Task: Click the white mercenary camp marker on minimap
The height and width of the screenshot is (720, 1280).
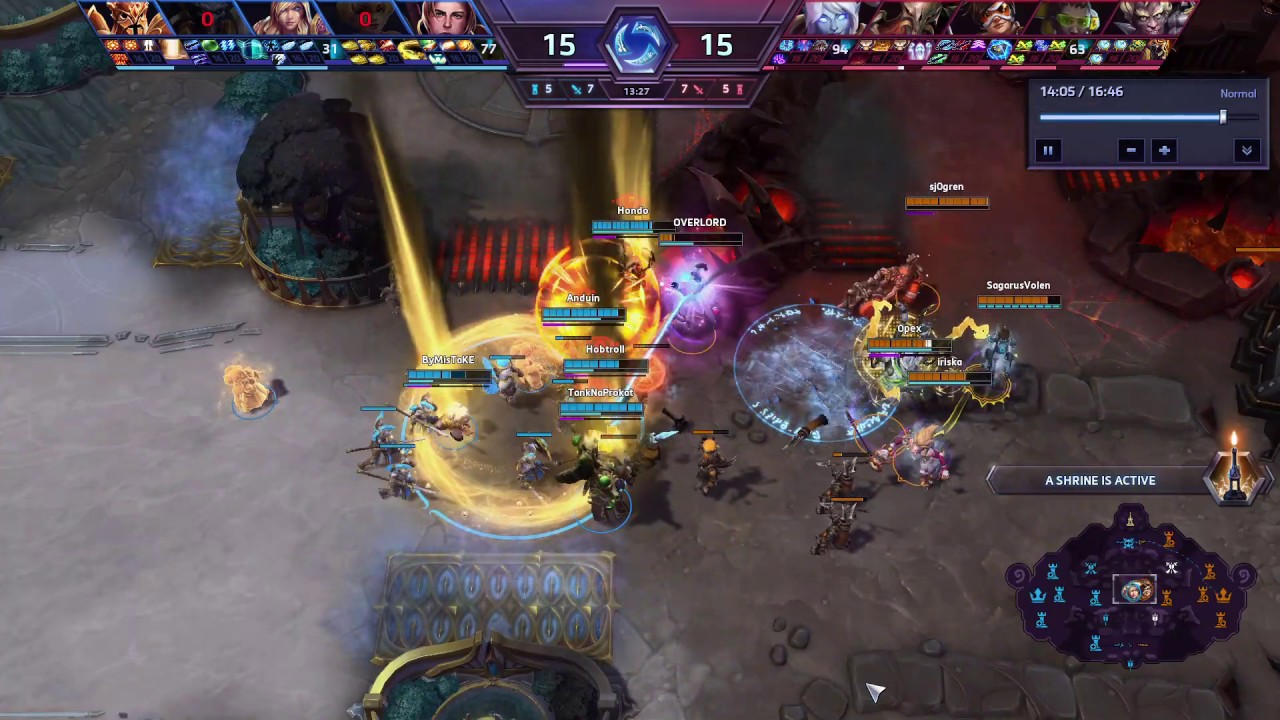Action: (1171, 569)
